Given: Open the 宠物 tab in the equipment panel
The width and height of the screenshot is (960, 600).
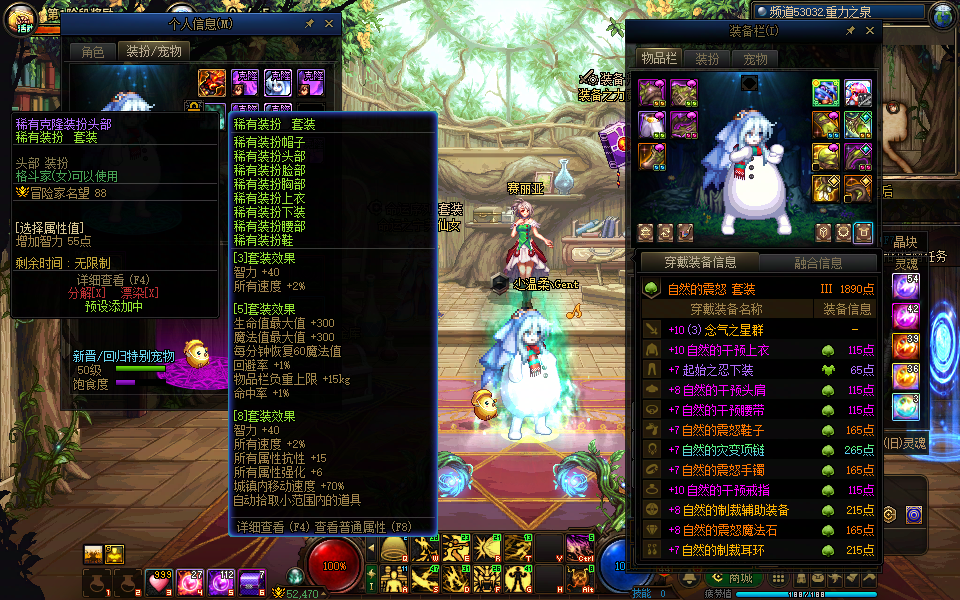Looking at the screenshot, I should (755, 59).
